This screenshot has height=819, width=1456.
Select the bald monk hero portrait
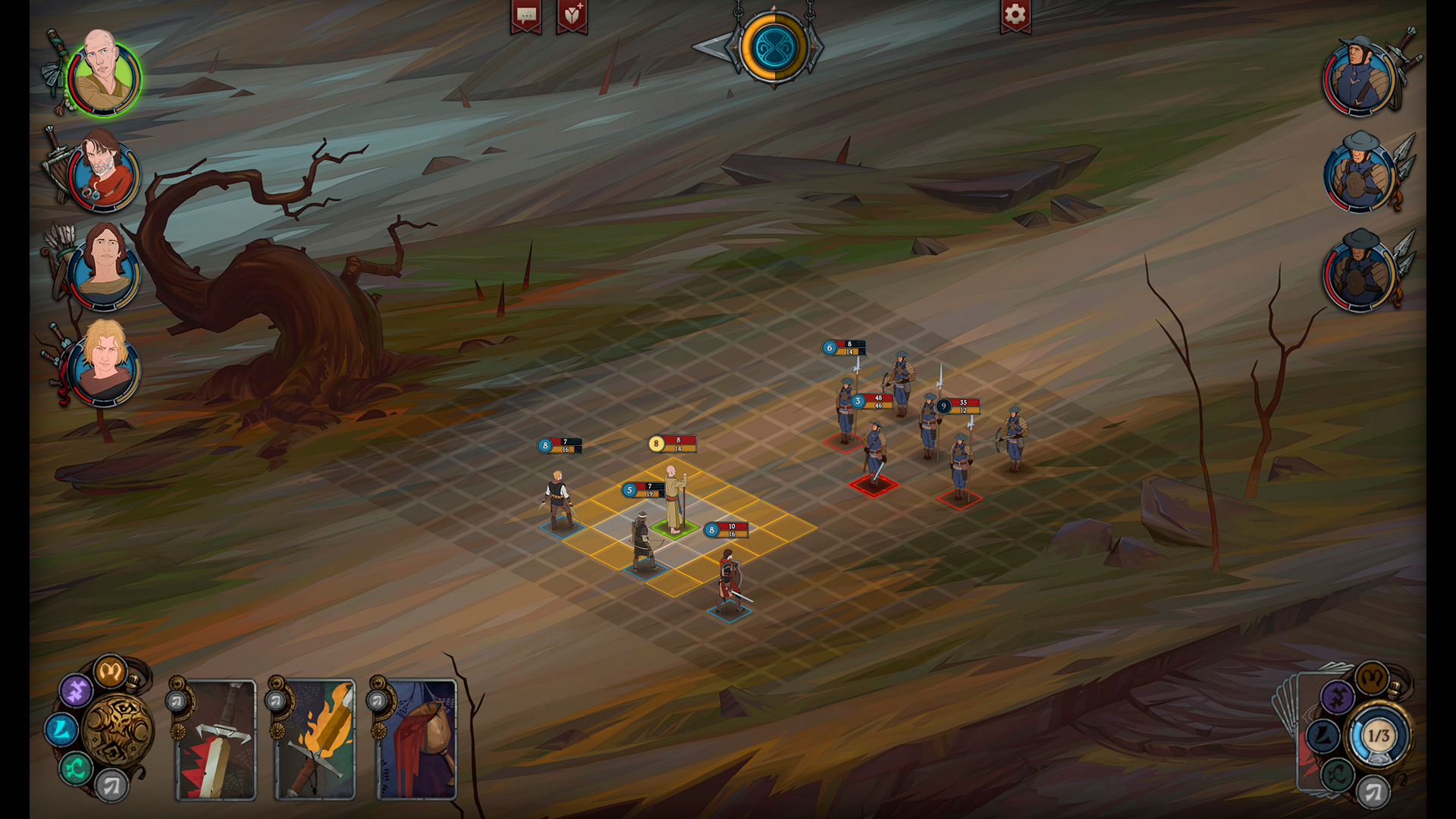tap(103, 76)
